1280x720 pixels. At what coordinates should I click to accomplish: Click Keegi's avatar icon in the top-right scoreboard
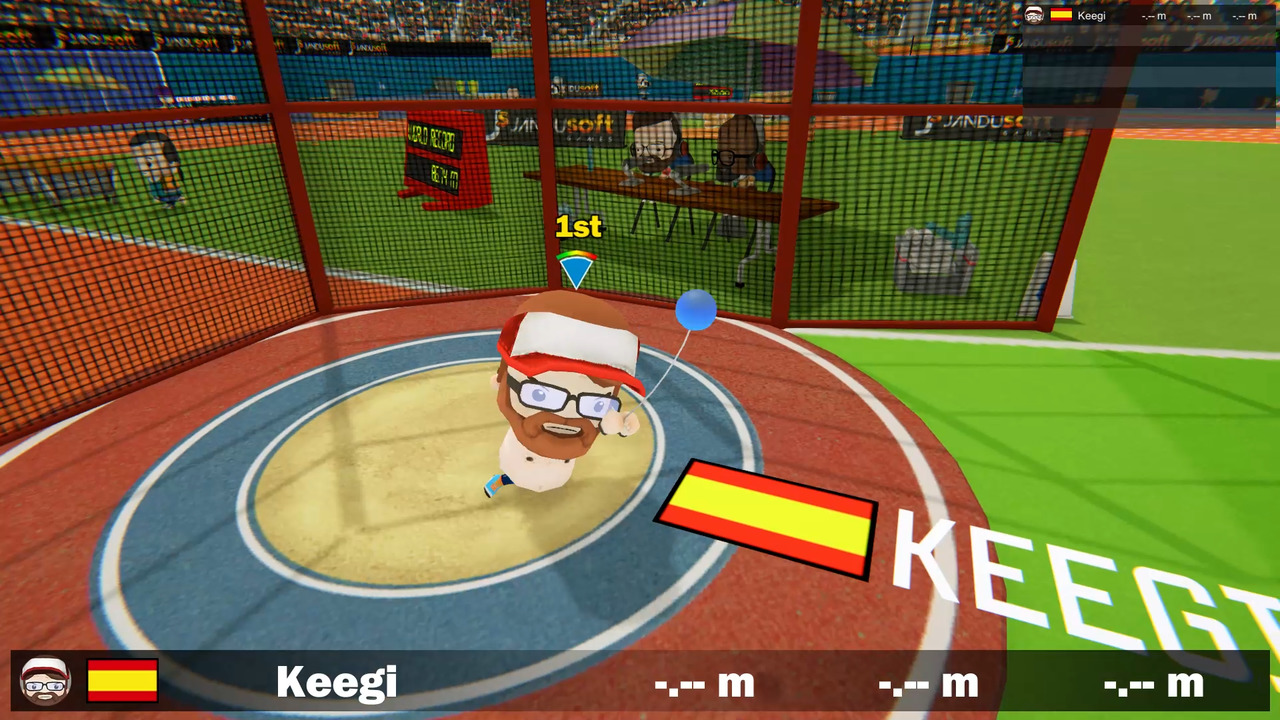(x=1034, y=15)
